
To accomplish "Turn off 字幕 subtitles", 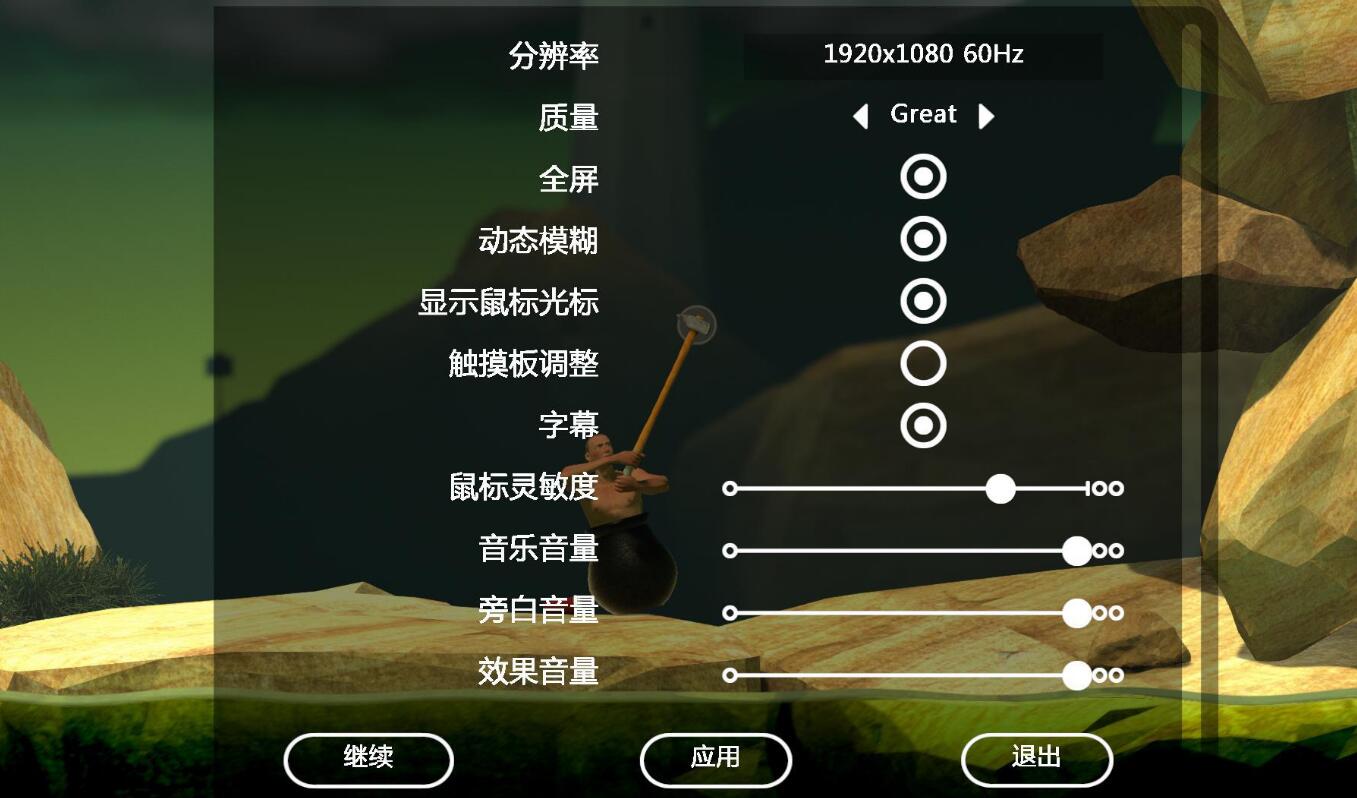I will 921,425.
